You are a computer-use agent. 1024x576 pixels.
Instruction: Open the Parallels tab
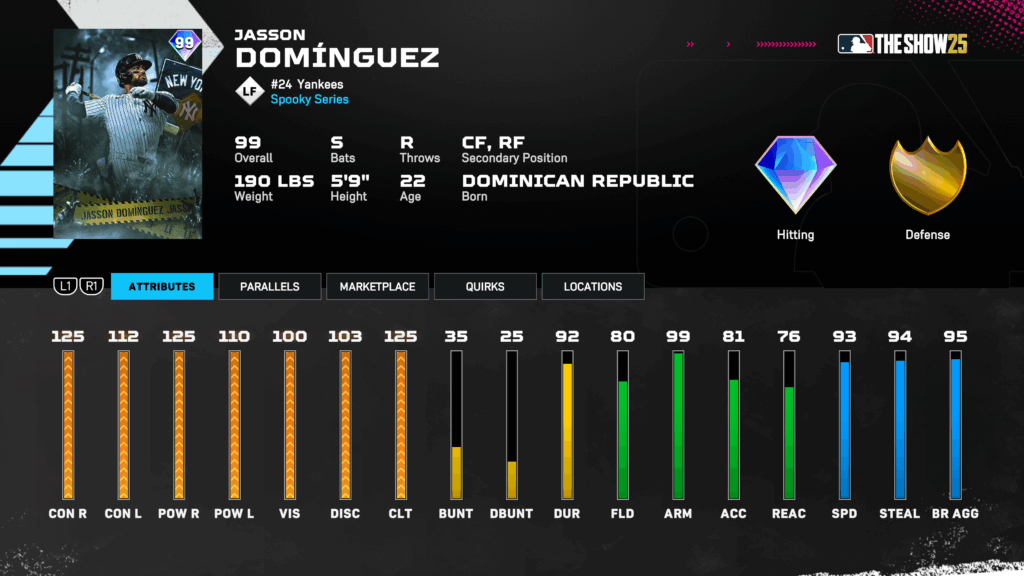[270, 287]
